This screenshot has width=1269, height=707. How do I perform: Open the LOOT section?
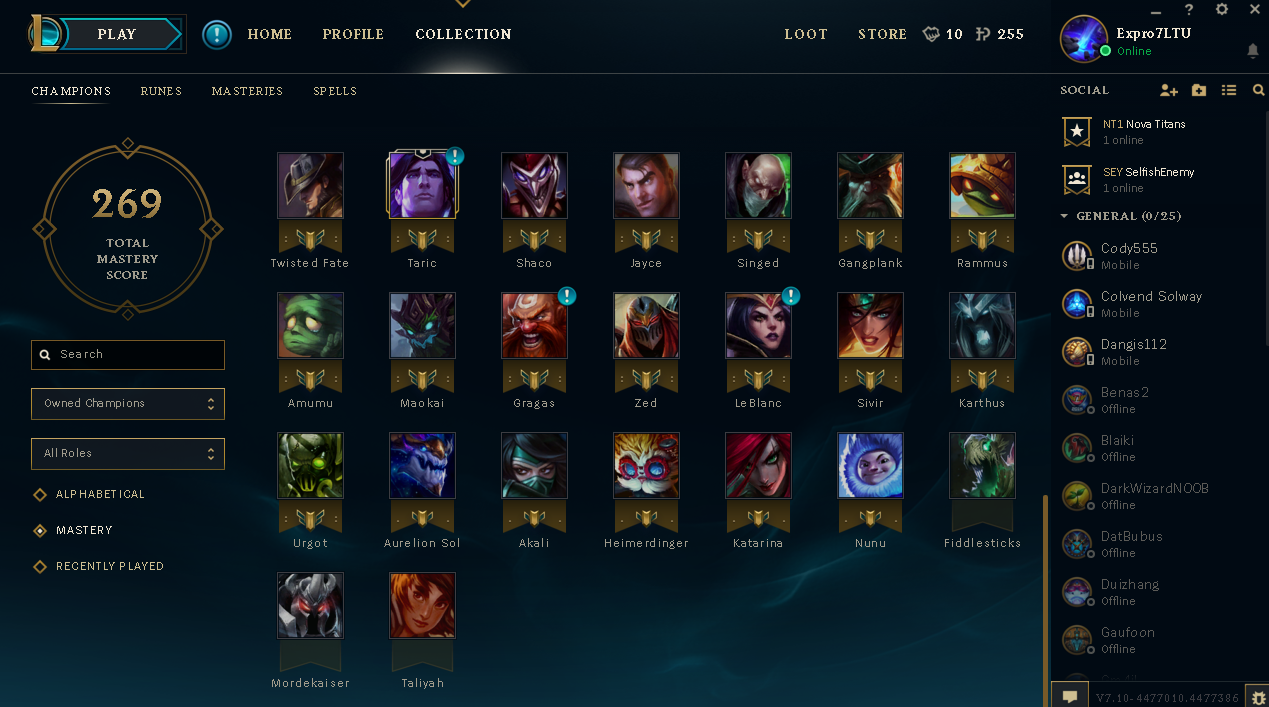806,34
